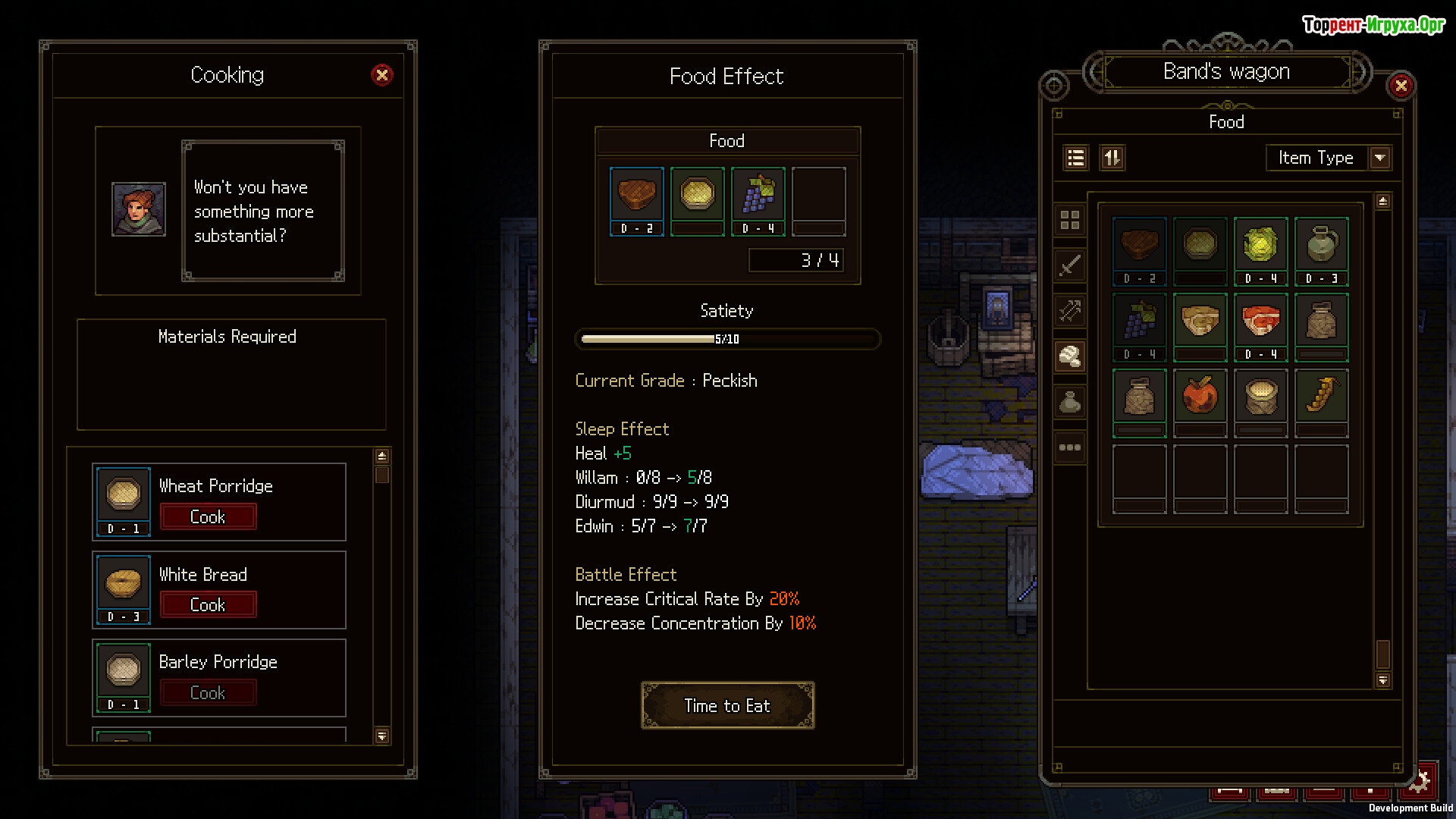The width and height of the screenshot is (1456, 819).
Task: Pick the raw meat from wagon
Action: [x=1260, y=322]
